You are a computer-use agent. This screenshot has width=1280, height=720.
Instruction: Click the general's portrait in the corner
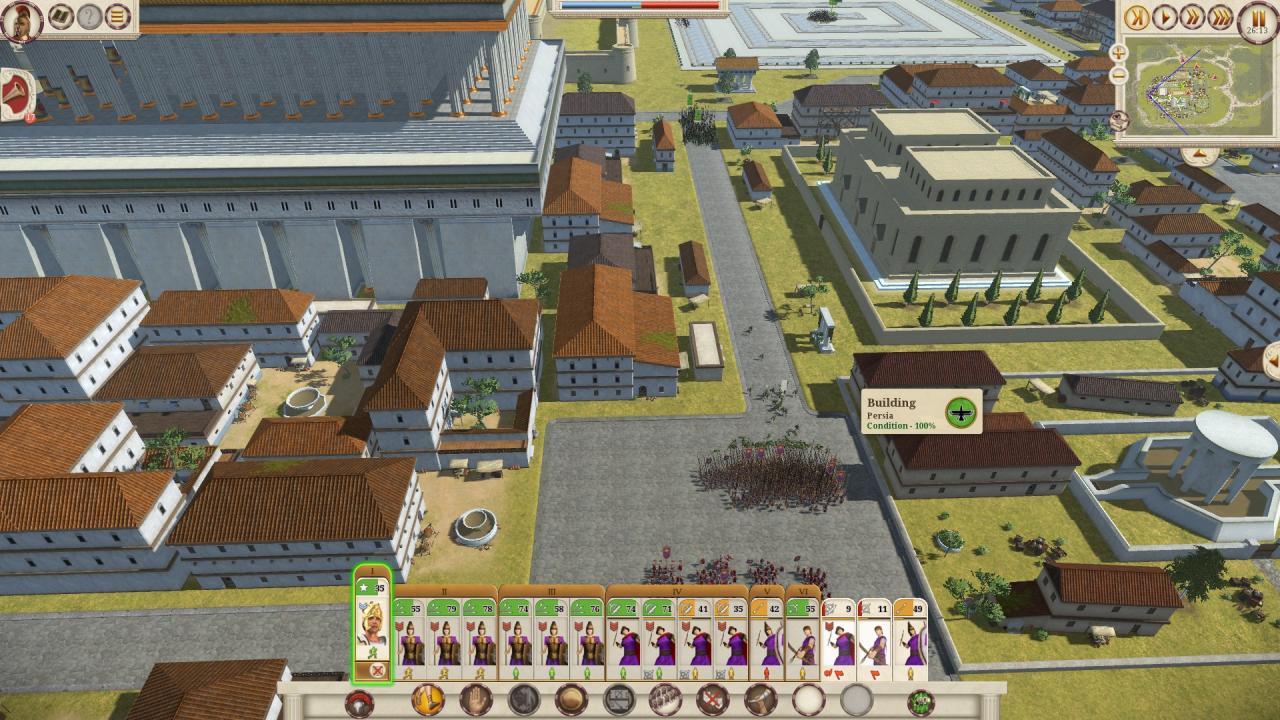tap(21, 21)
